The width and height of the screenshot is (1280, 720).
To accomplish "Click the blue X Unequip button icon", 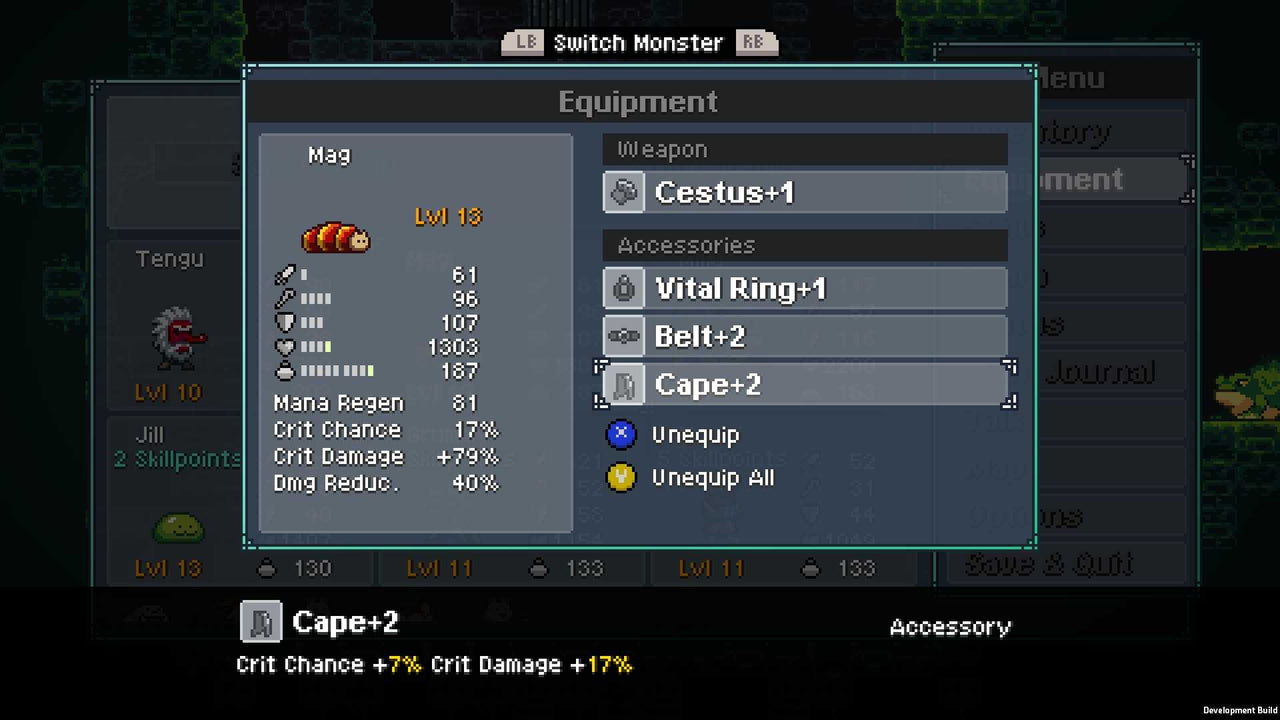I will tap(621, 434).
